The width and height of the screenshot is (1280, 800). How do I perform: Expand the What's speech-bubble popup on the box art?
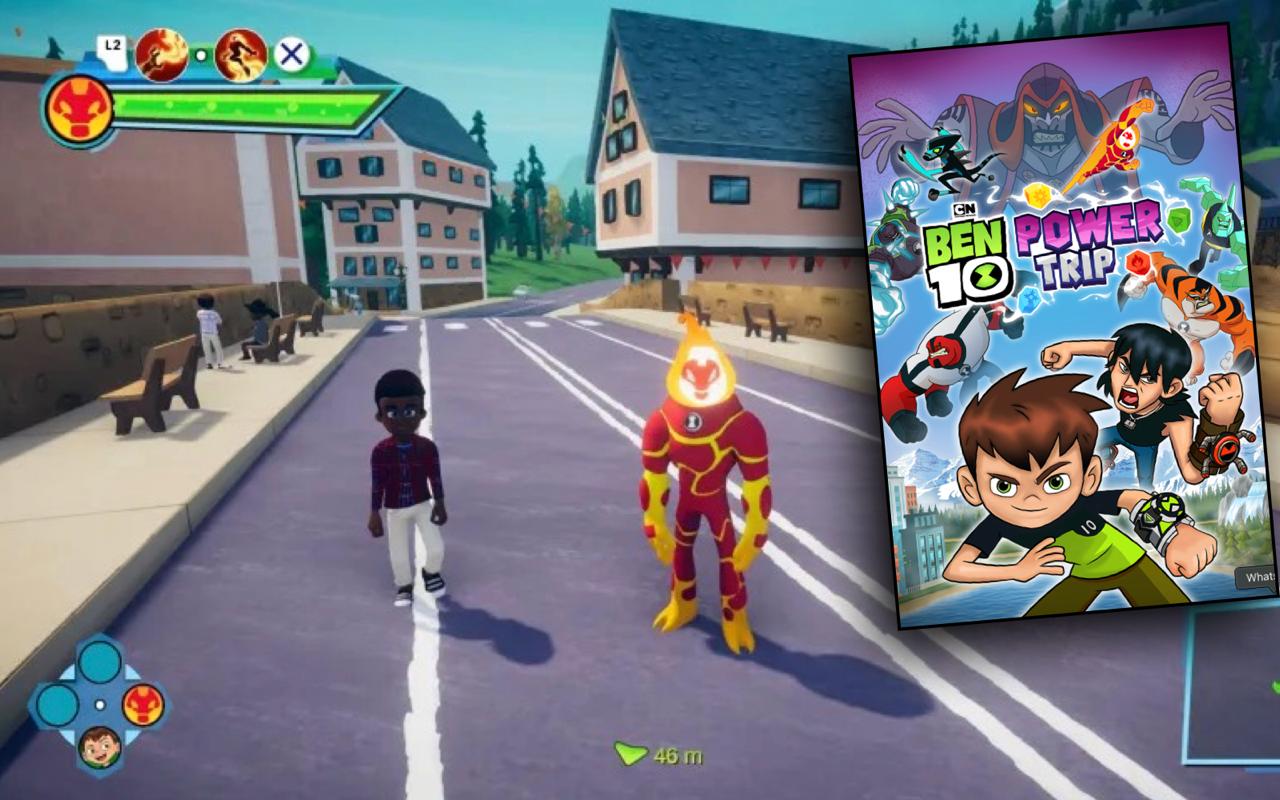pos(1255,578)
